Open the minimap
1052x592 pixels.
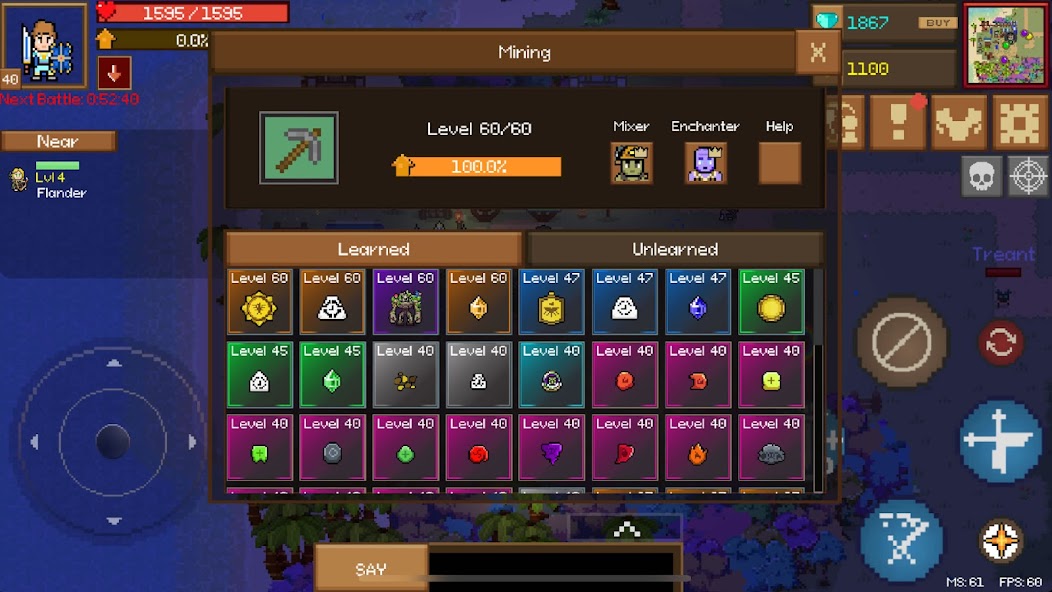coord(1005,45)
